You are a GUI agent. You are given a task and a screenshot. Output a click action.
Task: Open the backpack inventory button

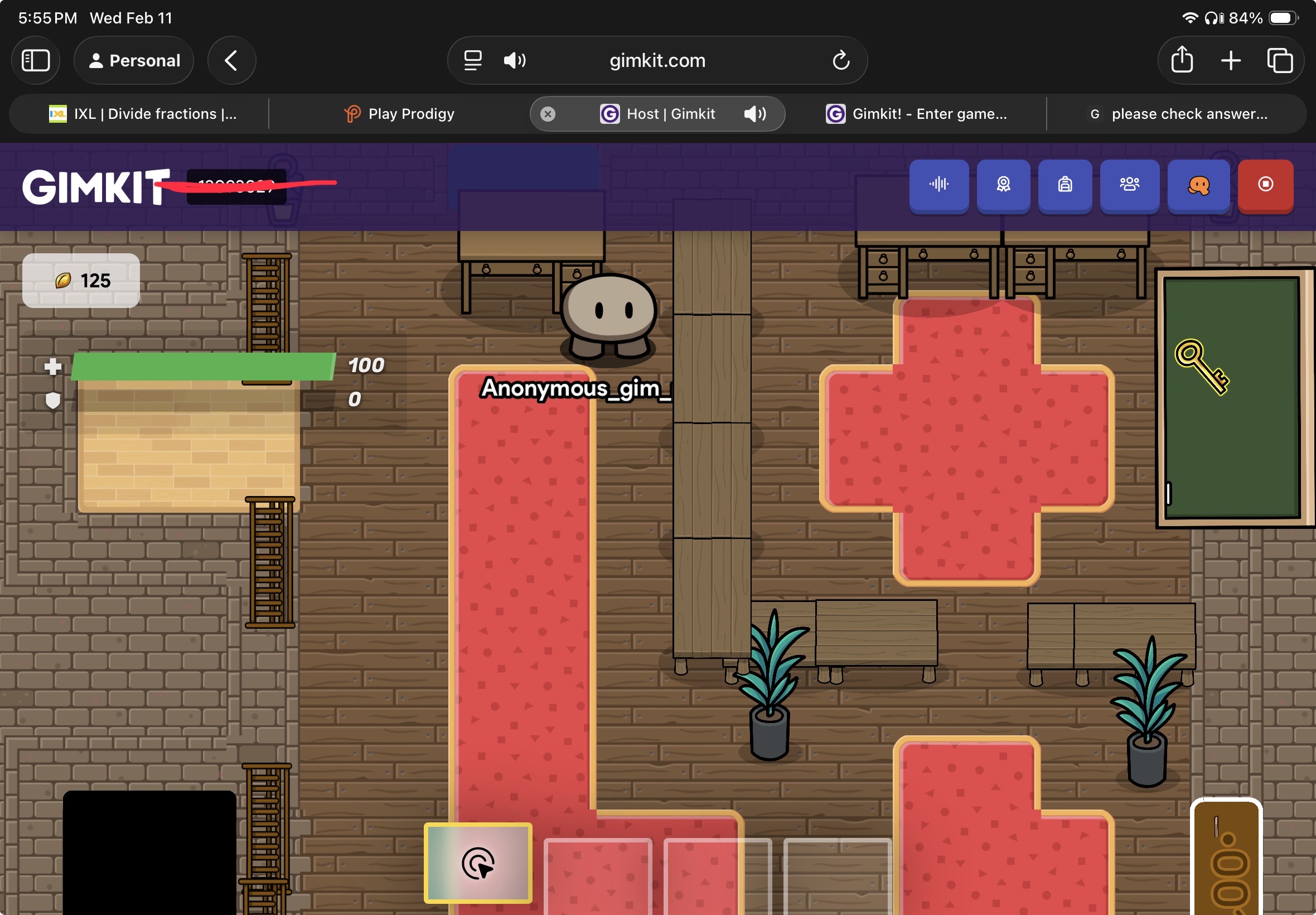pyautogui.click(x=1065, y=185)
